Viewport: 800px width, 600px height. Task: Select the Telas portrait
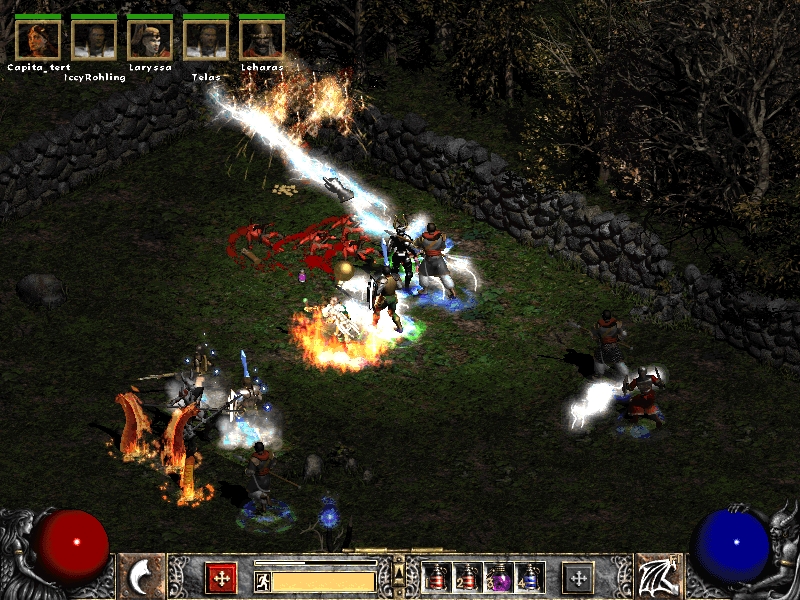point(206,39)
